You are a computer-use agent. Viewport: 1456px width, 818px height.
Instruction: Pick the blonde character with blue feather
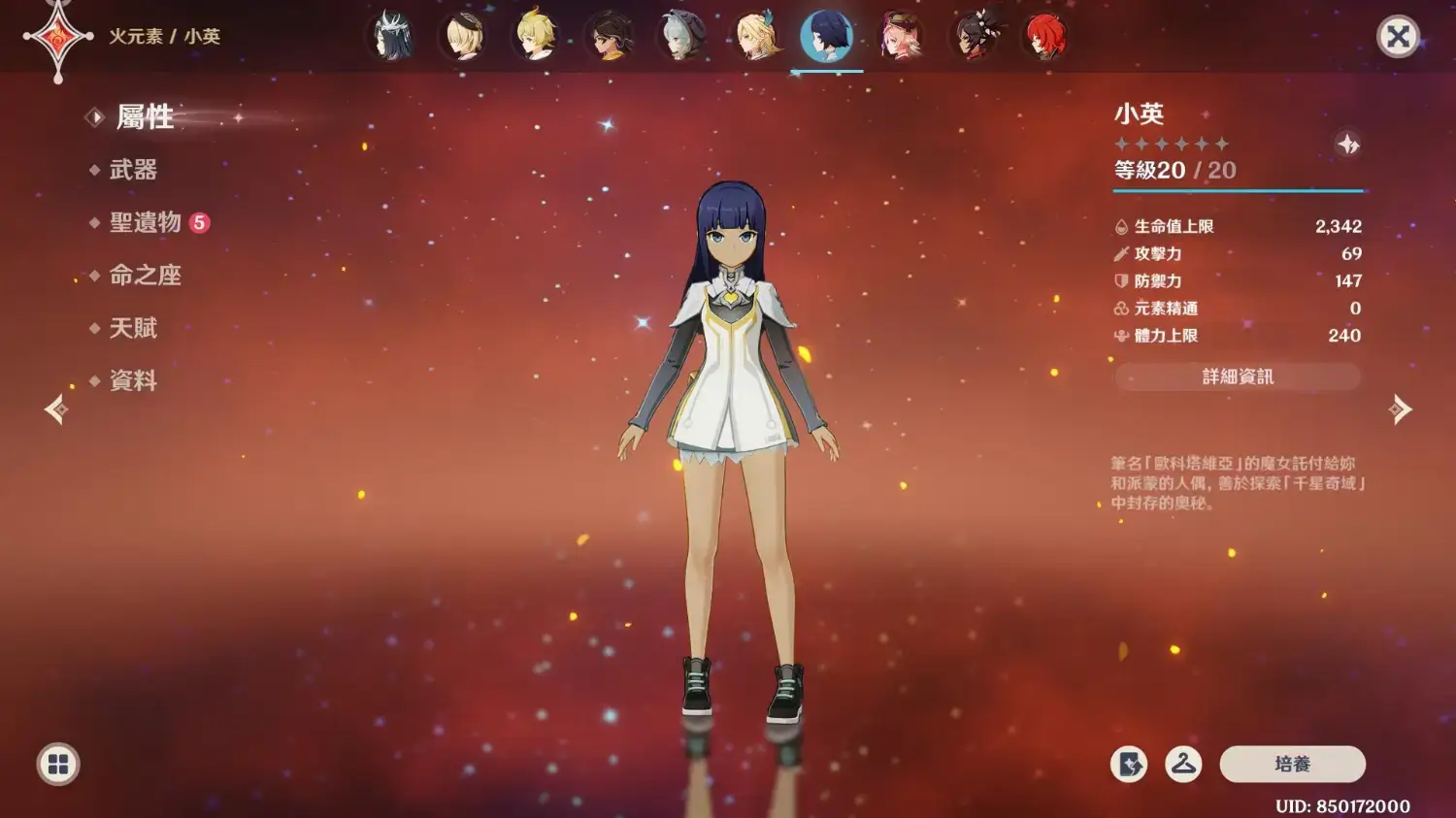pos(755,37)
